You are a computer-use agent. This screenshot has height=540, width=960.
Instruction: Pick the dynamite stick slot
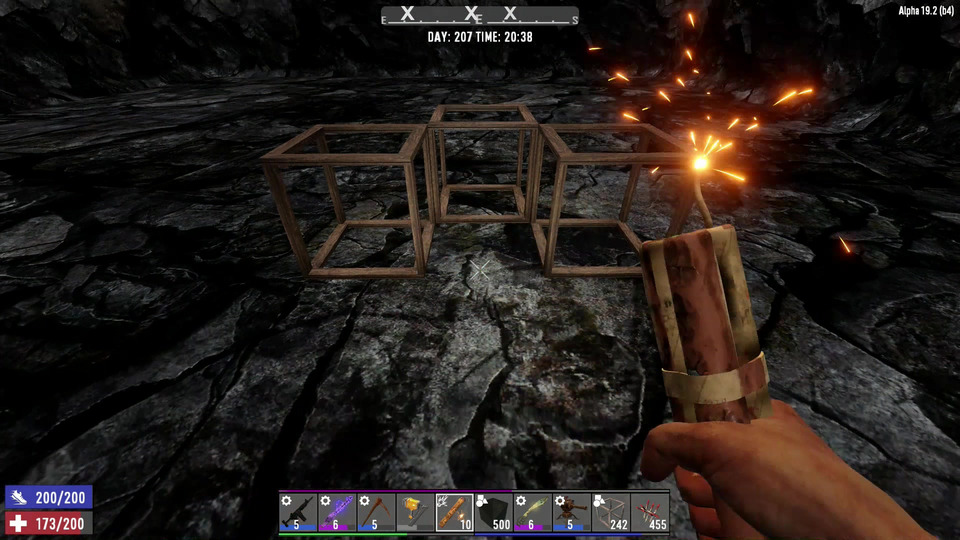click(x=454, y=512)
